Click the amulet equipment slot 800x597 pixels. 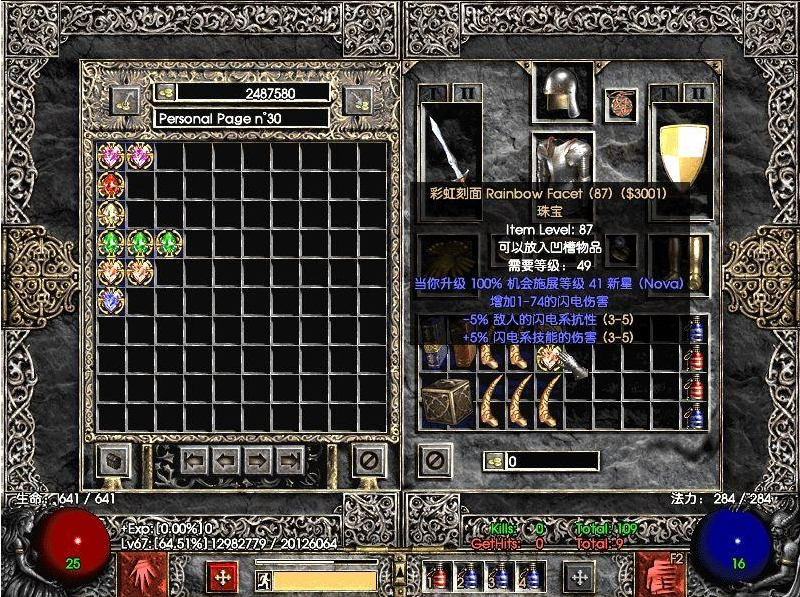pyautogui.click(x=621, y=103)
